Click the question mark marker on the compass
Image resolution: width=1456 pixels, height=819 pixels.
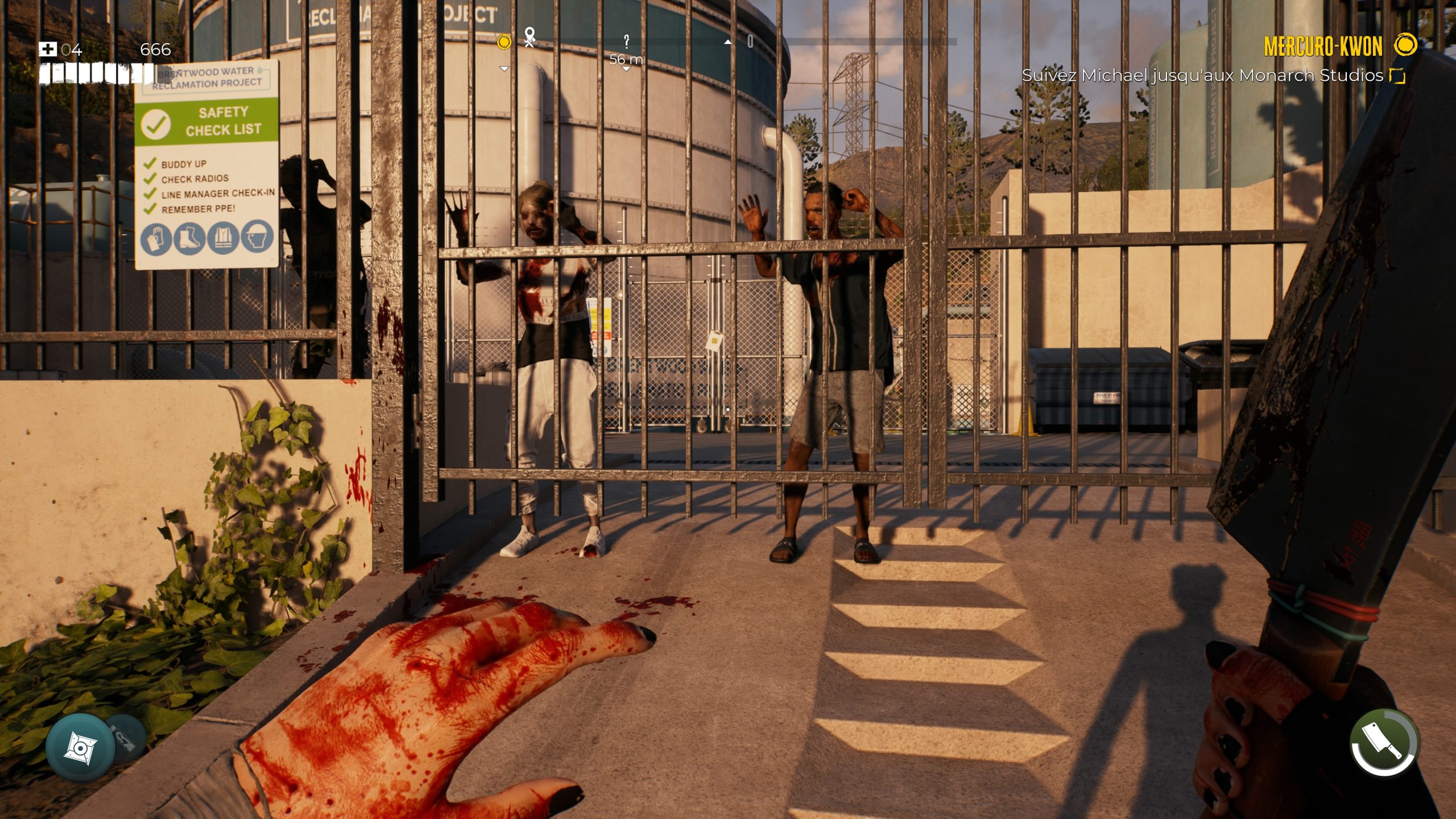click(626, 41)
